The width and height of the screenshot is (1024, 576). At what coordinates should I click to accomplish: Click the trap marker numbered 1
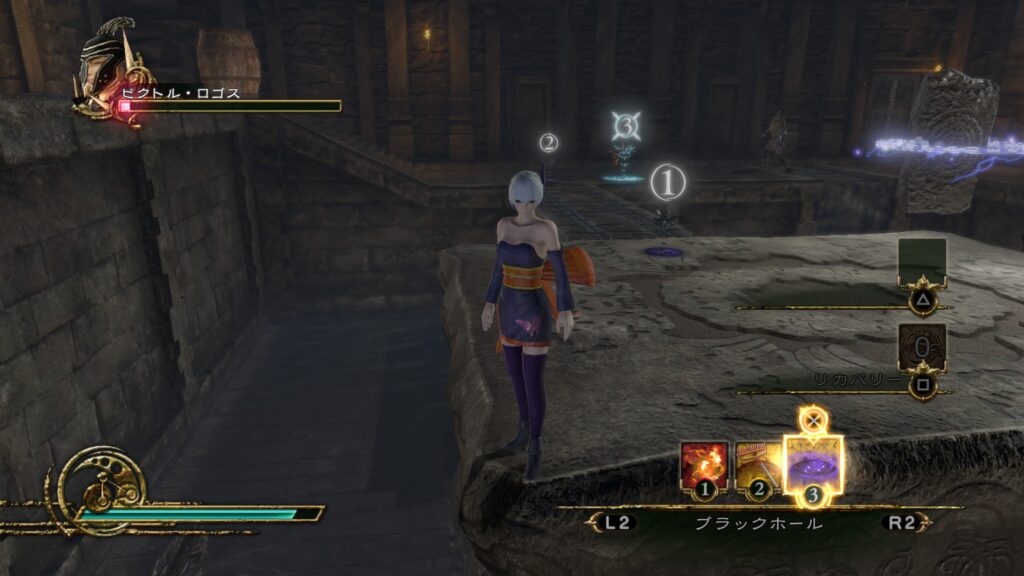[668, 183]
